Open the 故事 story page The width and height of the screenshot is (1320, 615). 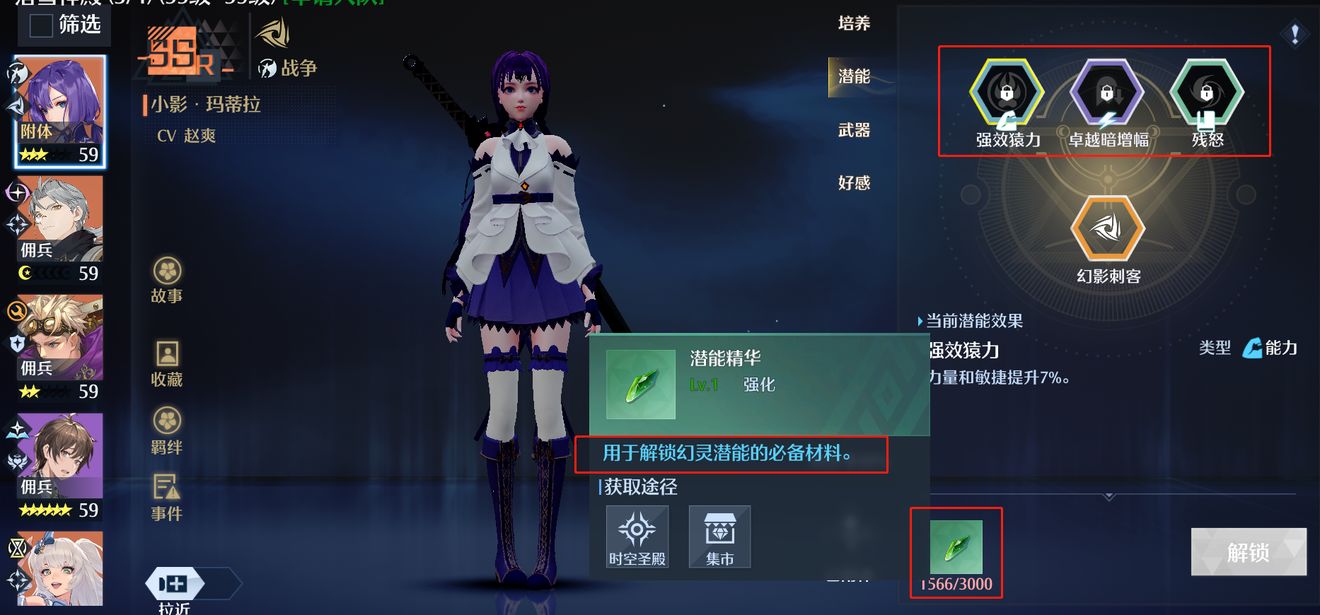[x=167, y=278]
